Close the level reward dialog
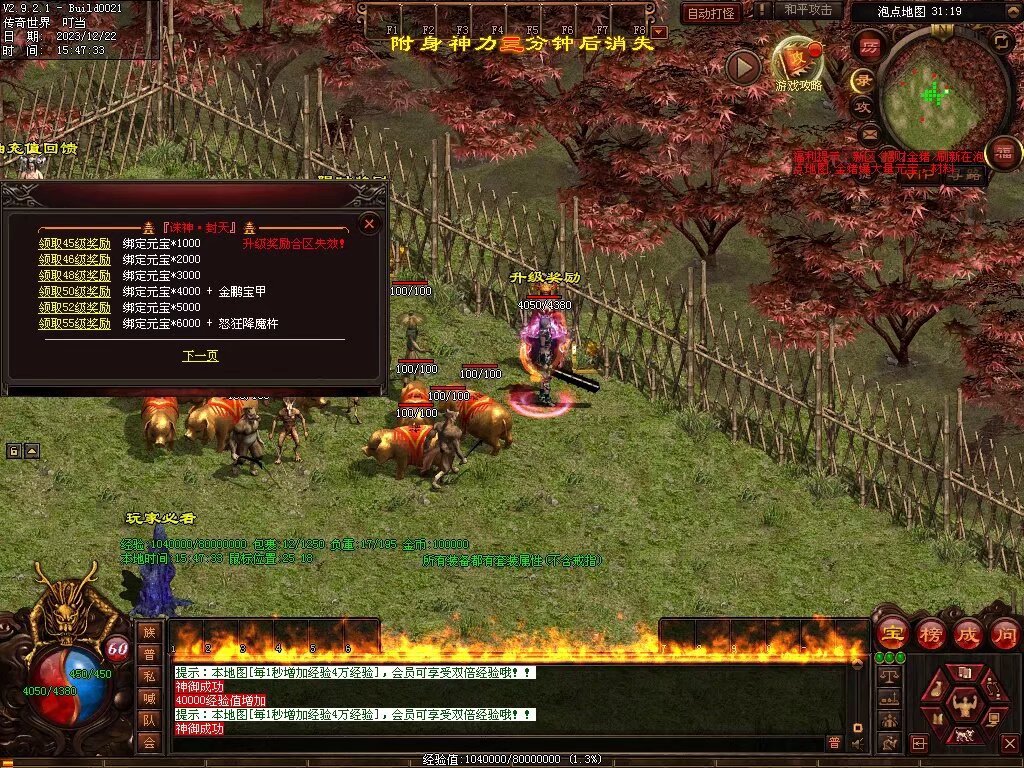This screenshot has height=768, width=1024. click(x=369, y=224)
